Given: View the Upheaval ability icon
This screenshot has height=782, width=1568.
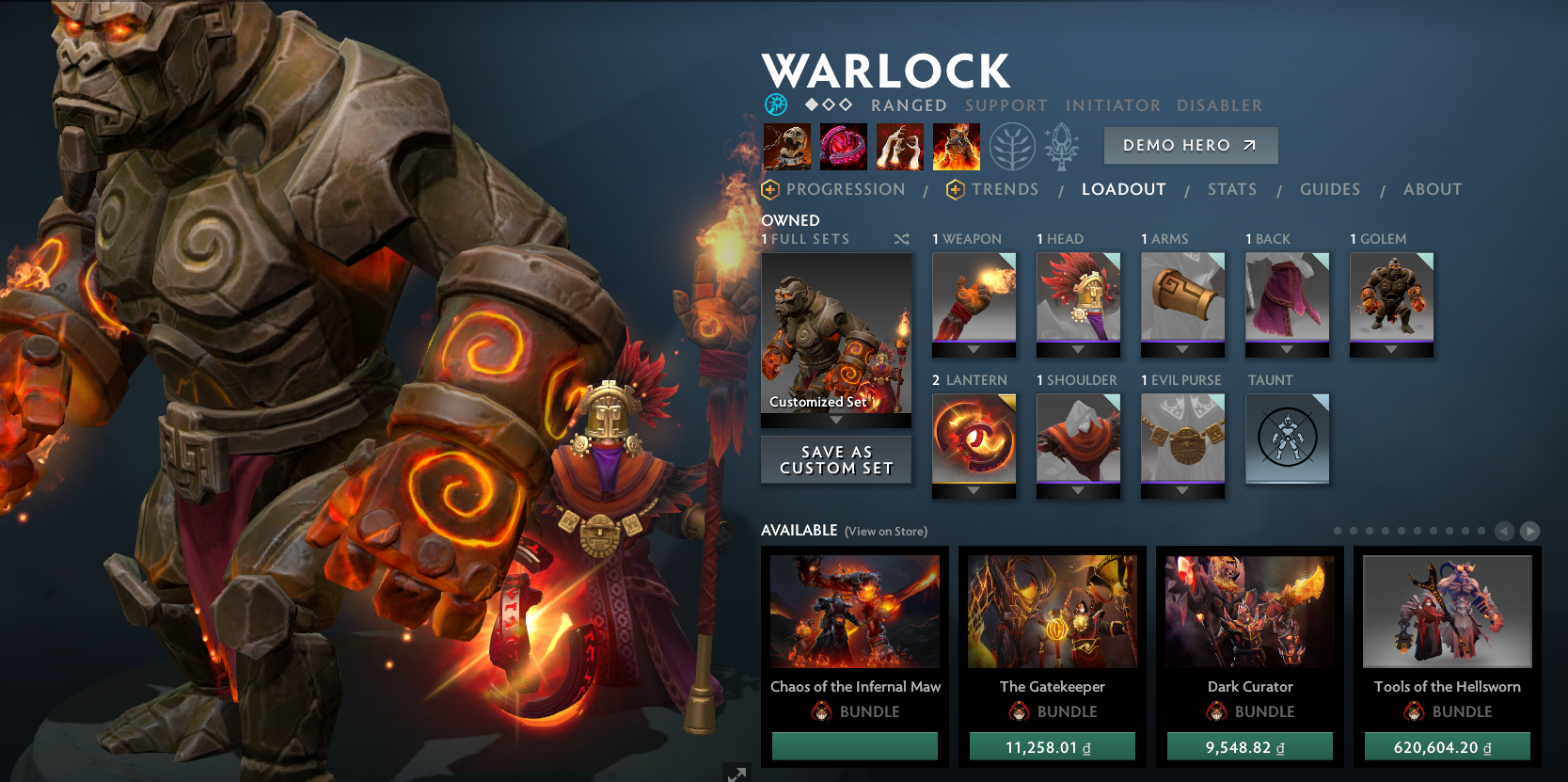Looking at the screenshot, I should pyautogui.click(x=899, y=146).
